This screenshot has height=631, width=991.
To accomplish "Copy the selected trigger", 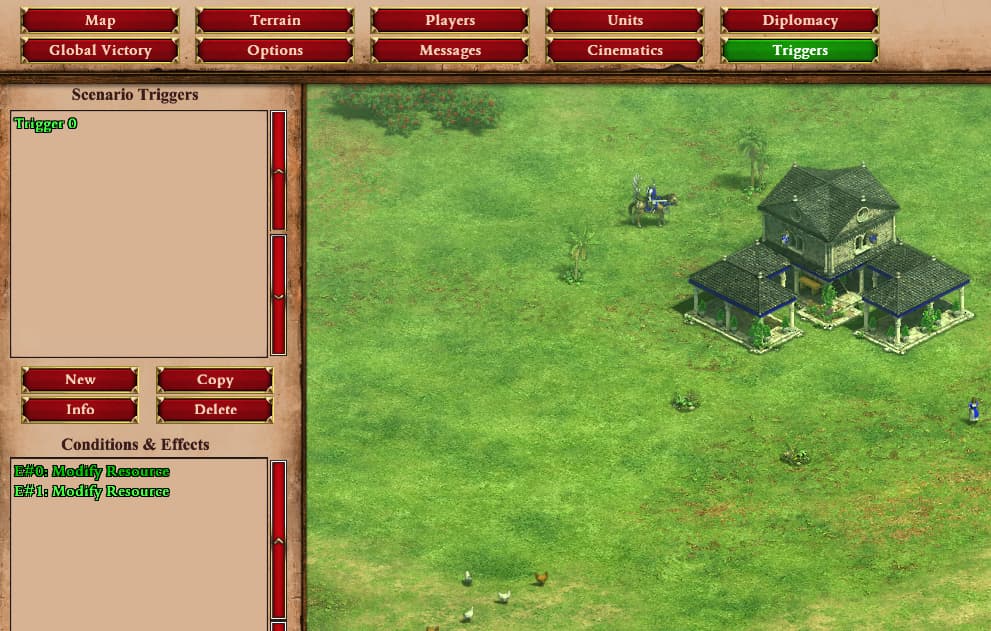I will (215, 380).
